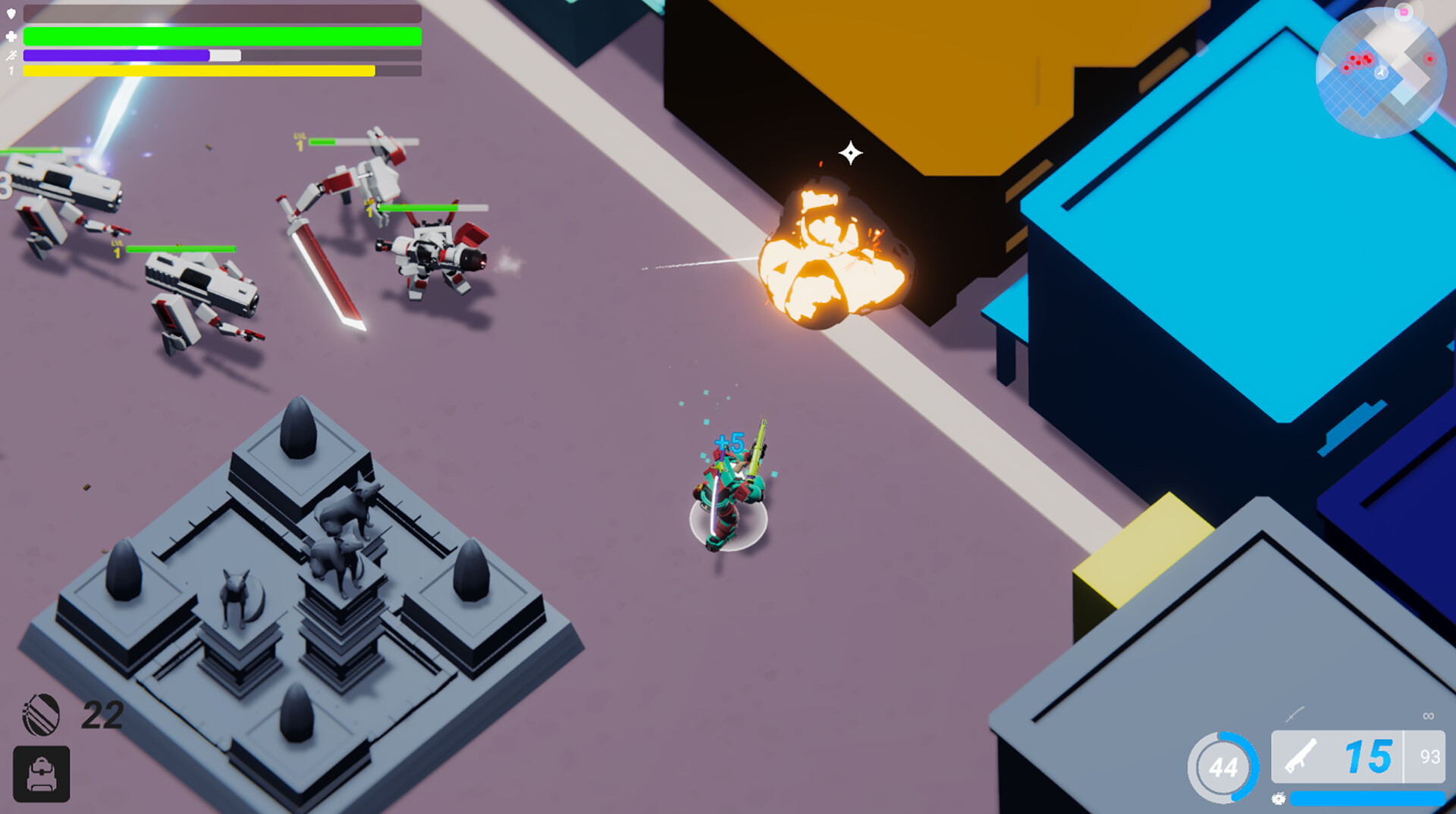Click the reserve ammo count showing 93
This screenshot has height=814, width=1456.
(1429, 756)
